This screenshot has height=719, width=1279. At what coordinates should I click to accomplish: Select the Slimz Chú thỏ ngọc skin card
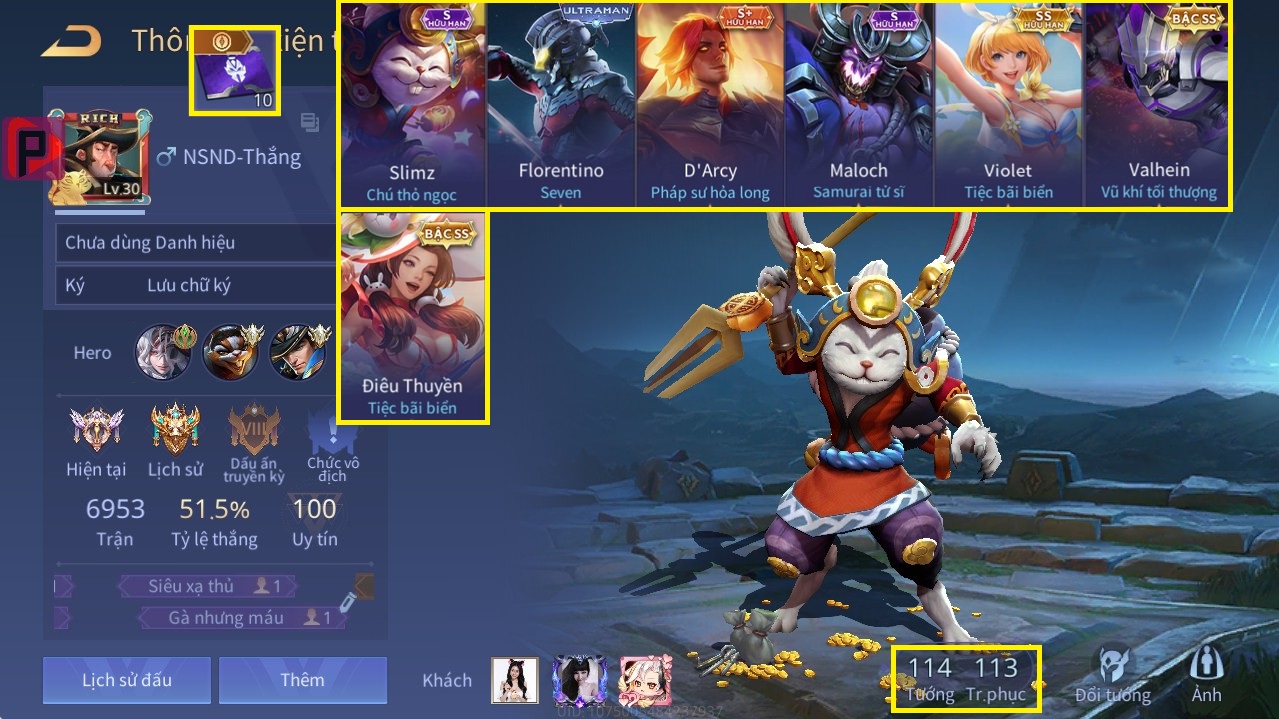(x=411, y=105)
